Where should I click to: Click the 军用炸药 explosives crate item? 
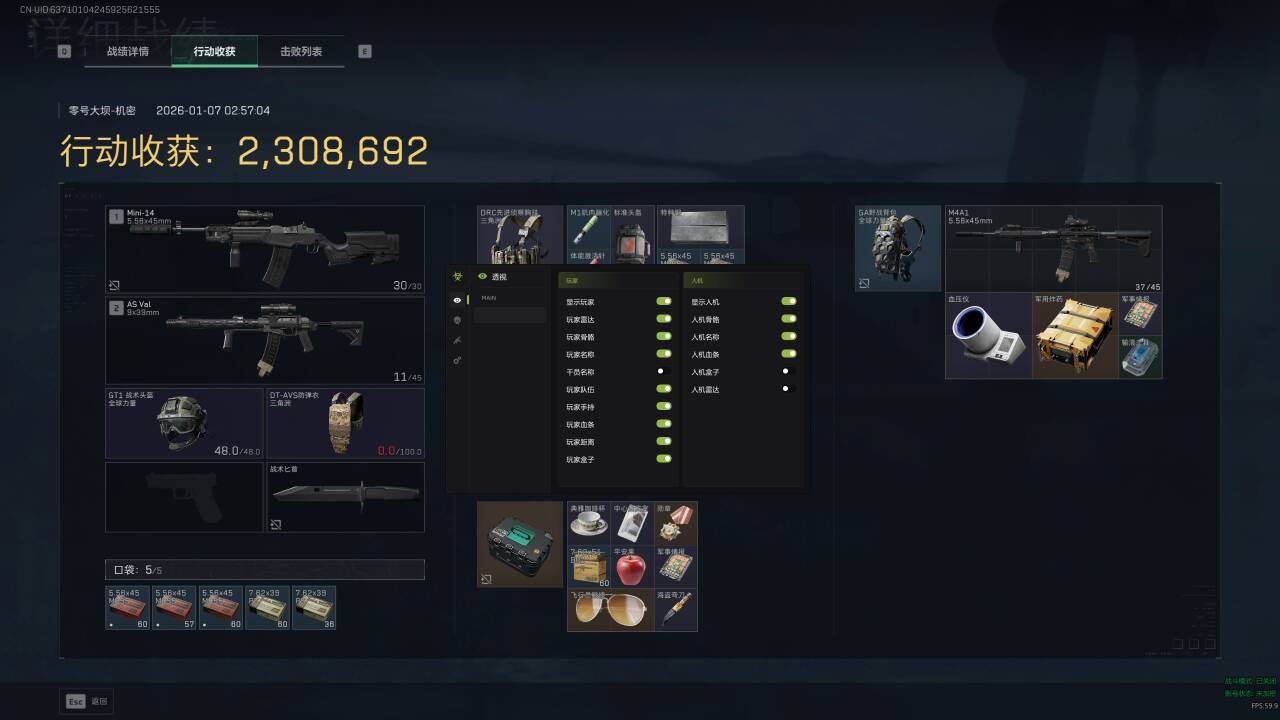coord(1075,336)
